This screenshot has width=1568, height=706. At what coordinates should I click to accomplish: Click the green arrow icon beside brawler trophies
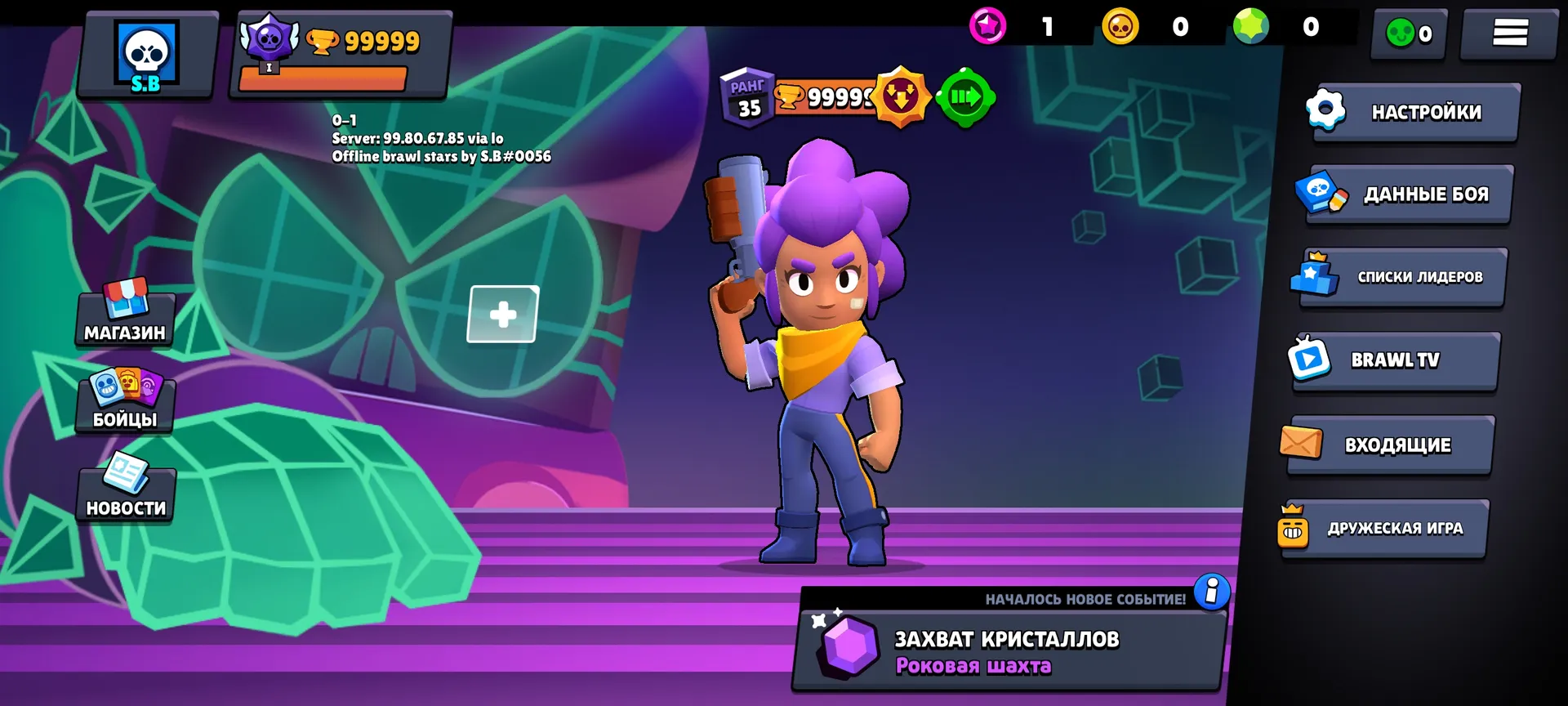click(965, 98)
